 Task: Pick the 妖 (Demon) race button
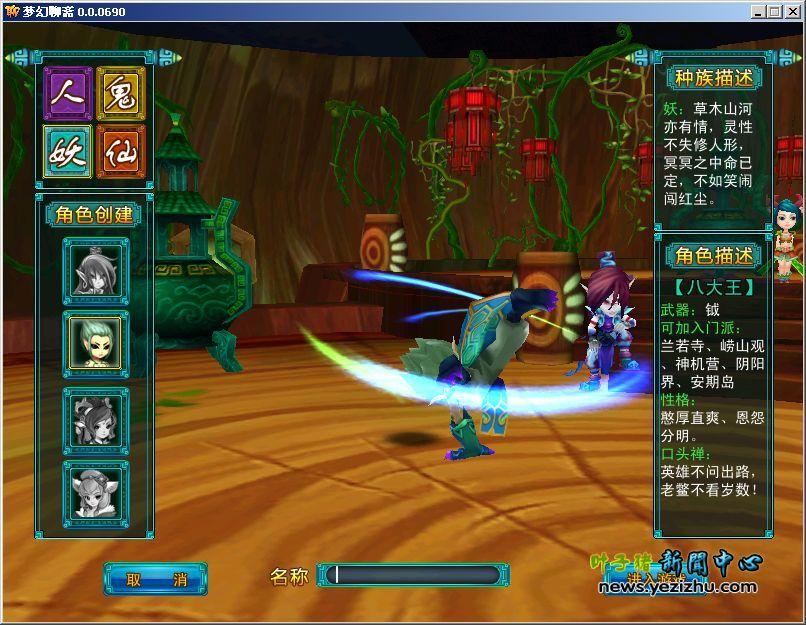[x=68, y=151]
